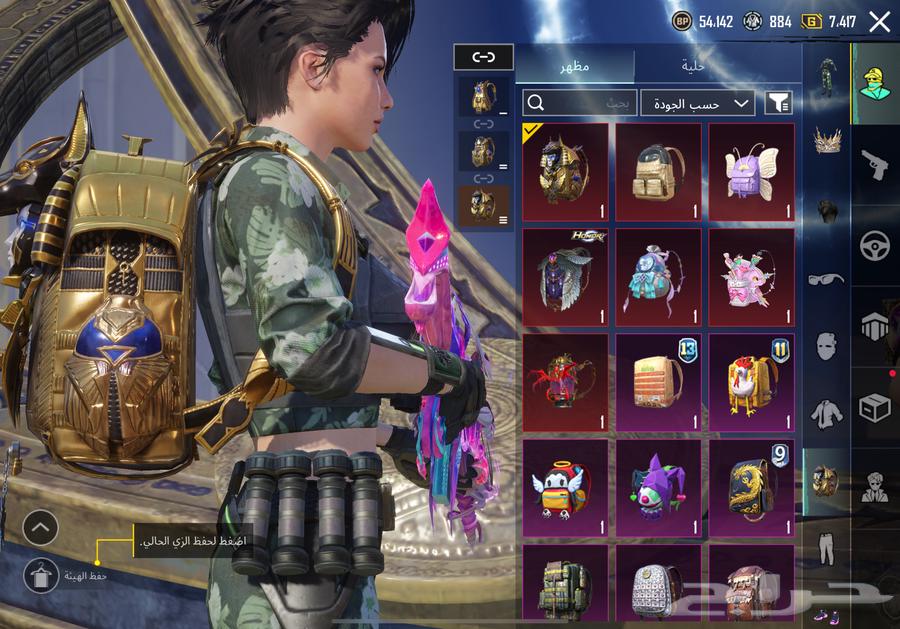The image size is (900, 629).
Task: Open the vehicle skins steering wheel category
Action: click(875, 246)
